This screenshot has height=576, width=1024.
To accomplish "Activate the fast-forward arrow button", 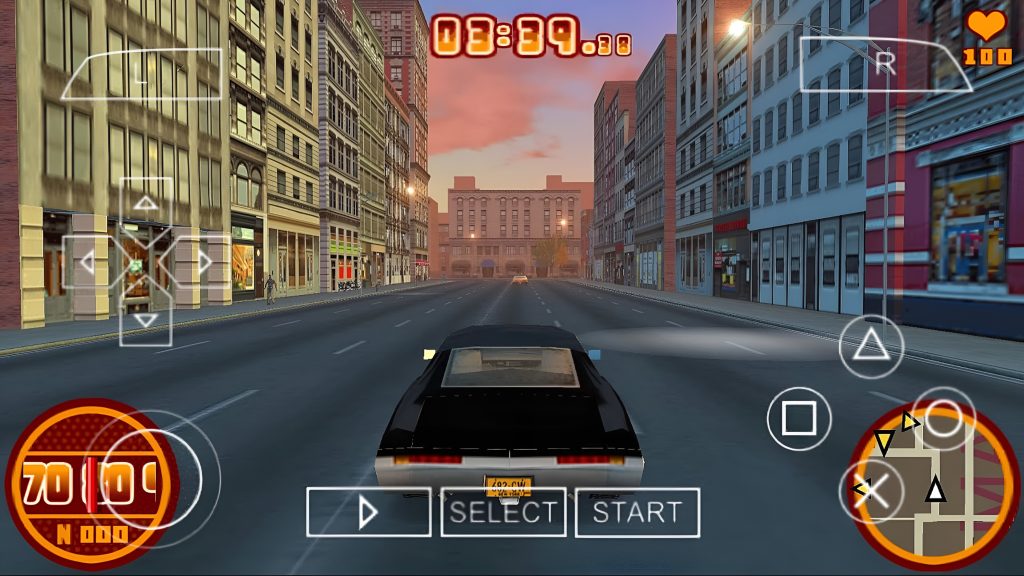I will [x=368, y=513].
